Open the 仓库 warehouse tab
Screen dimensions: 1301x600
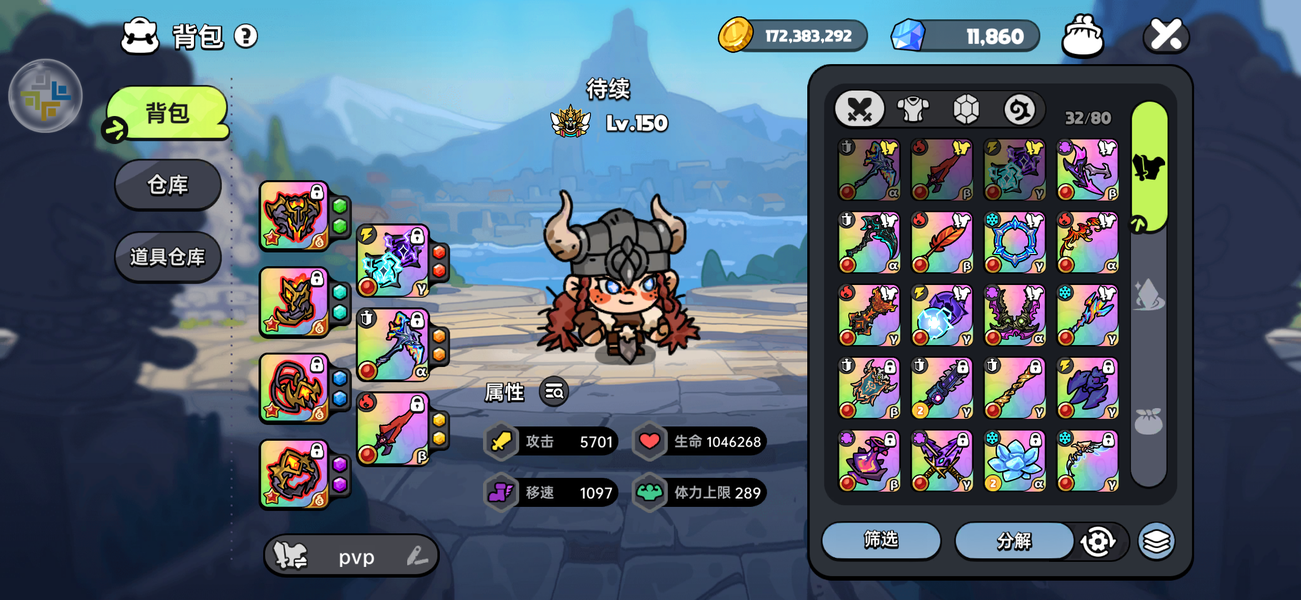tap(167, 185)
